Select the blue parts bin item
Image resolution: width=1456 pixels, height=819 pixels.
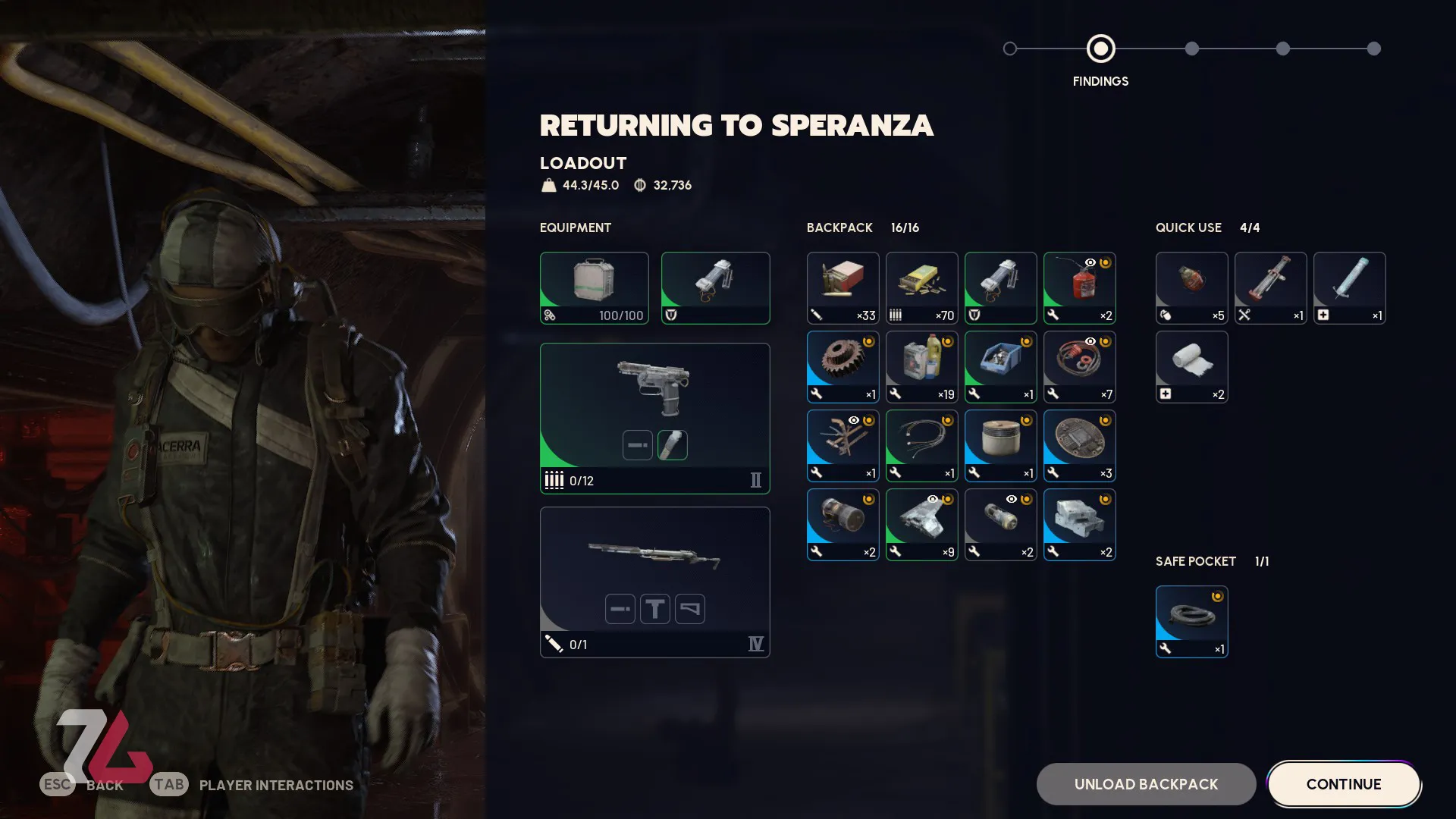(x=1000, y=367)
